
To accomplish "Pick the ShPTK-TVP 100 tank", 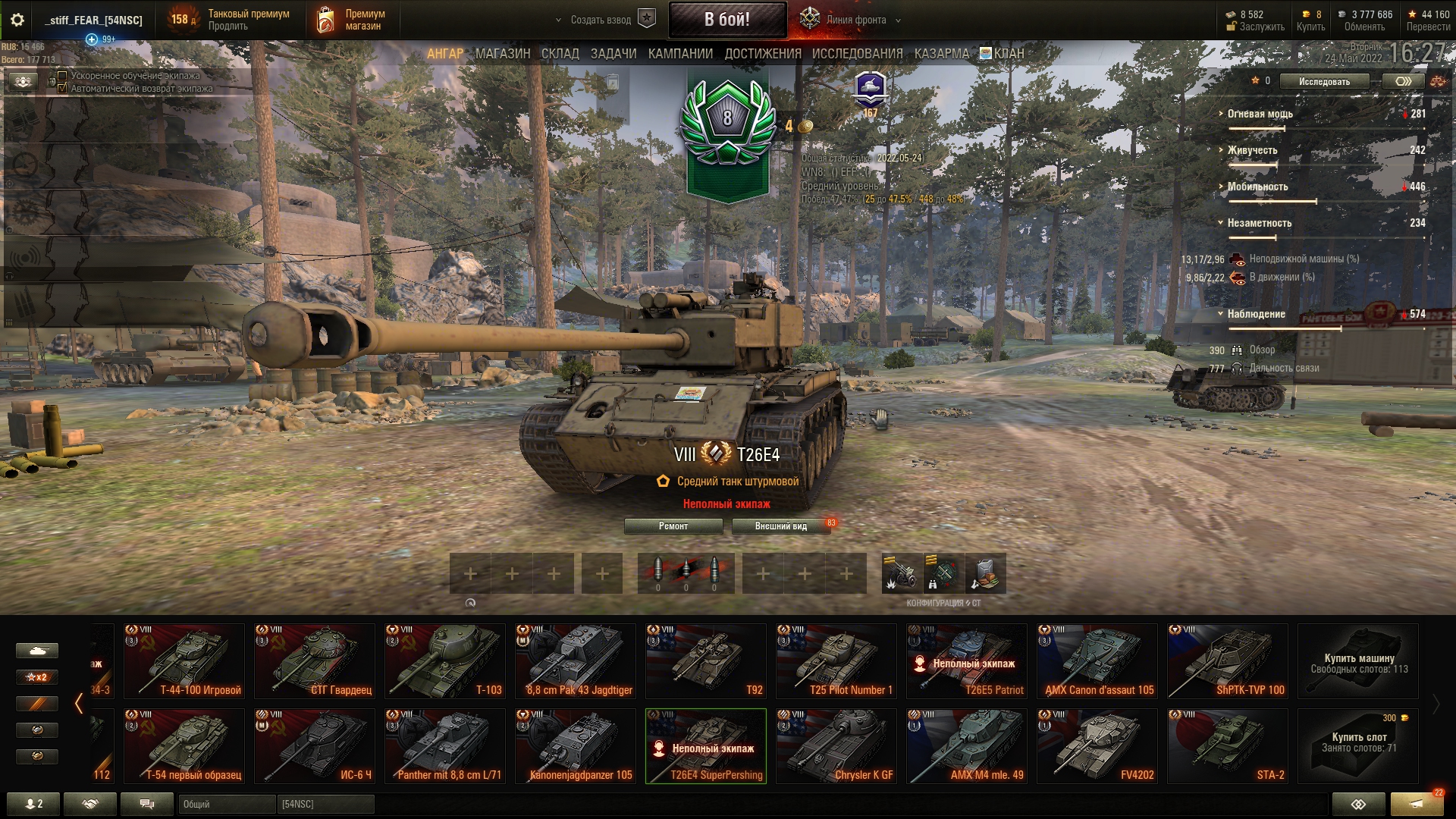I will [x=1227, y=661].
